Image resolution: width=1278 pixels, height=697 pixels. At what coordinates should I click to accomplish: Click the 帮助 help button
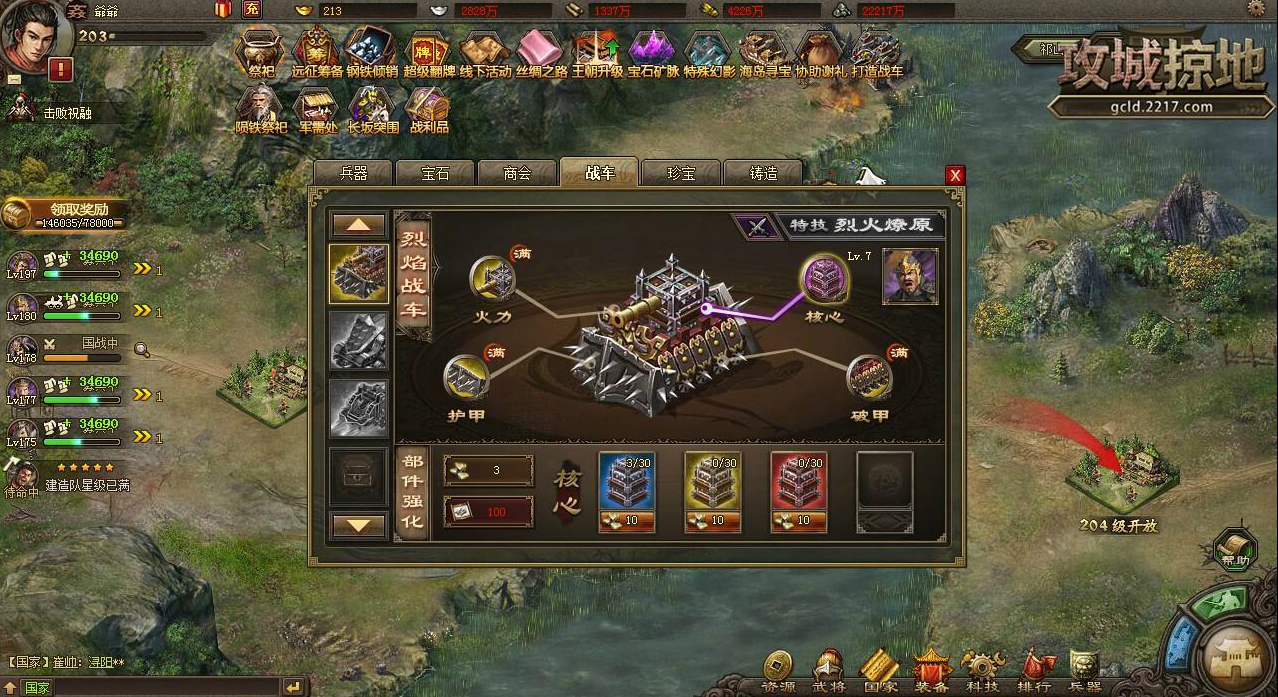(x=1236, y=548)
